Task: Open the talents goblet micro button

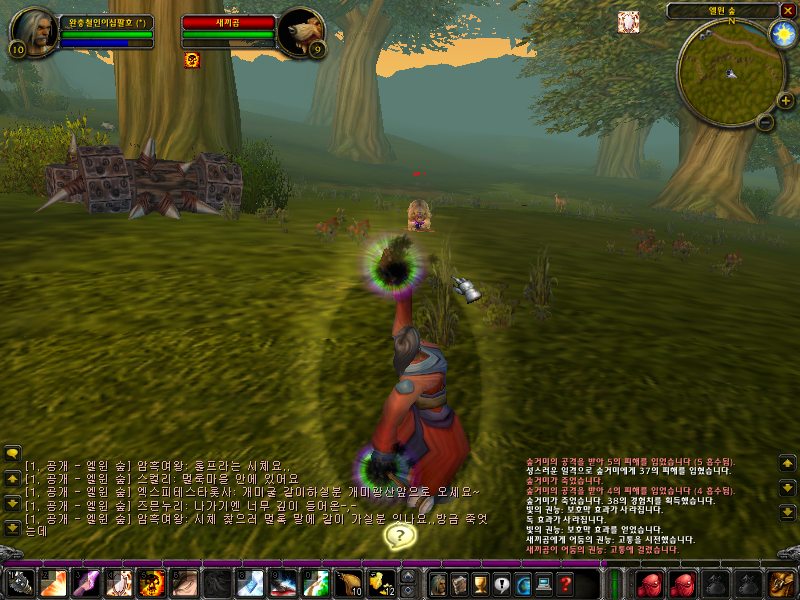Action: click(481, 583)
